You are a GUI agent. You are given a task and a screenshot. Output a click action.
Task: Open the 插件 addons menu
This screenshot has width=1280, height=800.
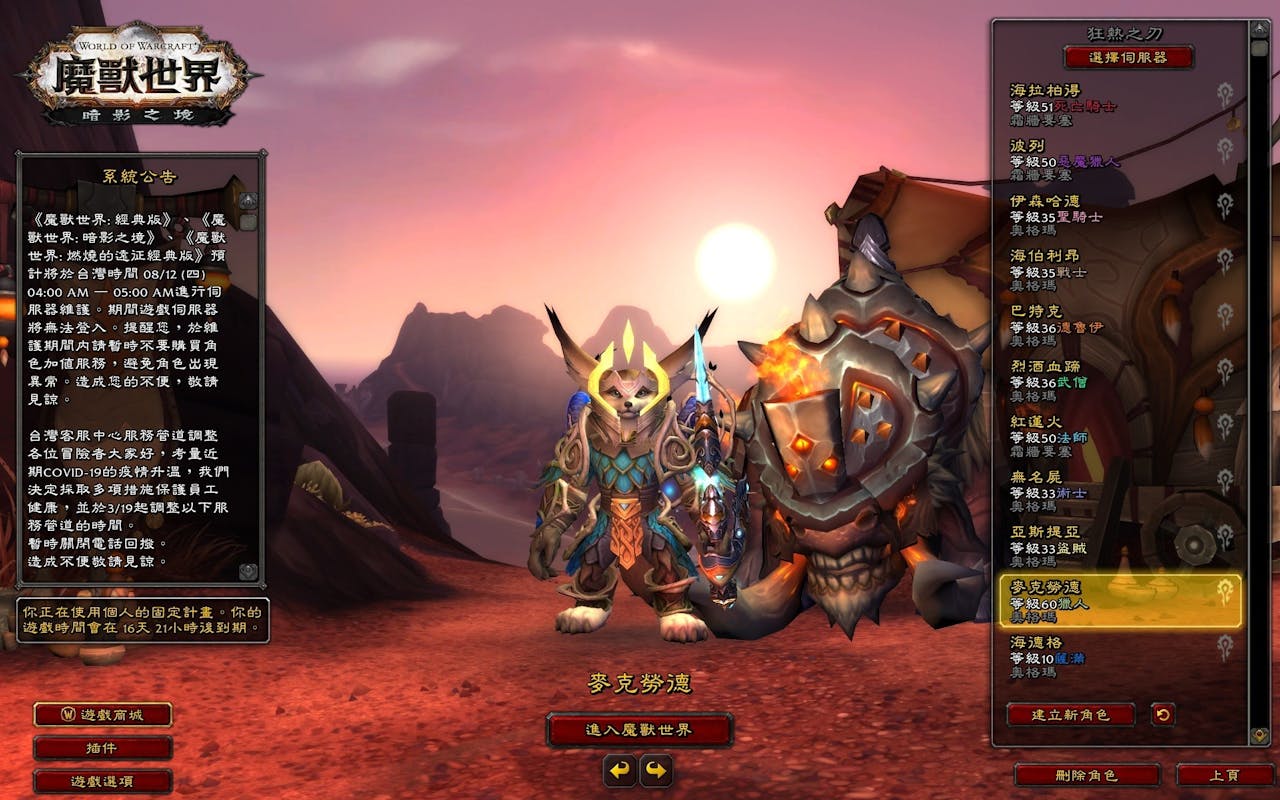[103, 748]
